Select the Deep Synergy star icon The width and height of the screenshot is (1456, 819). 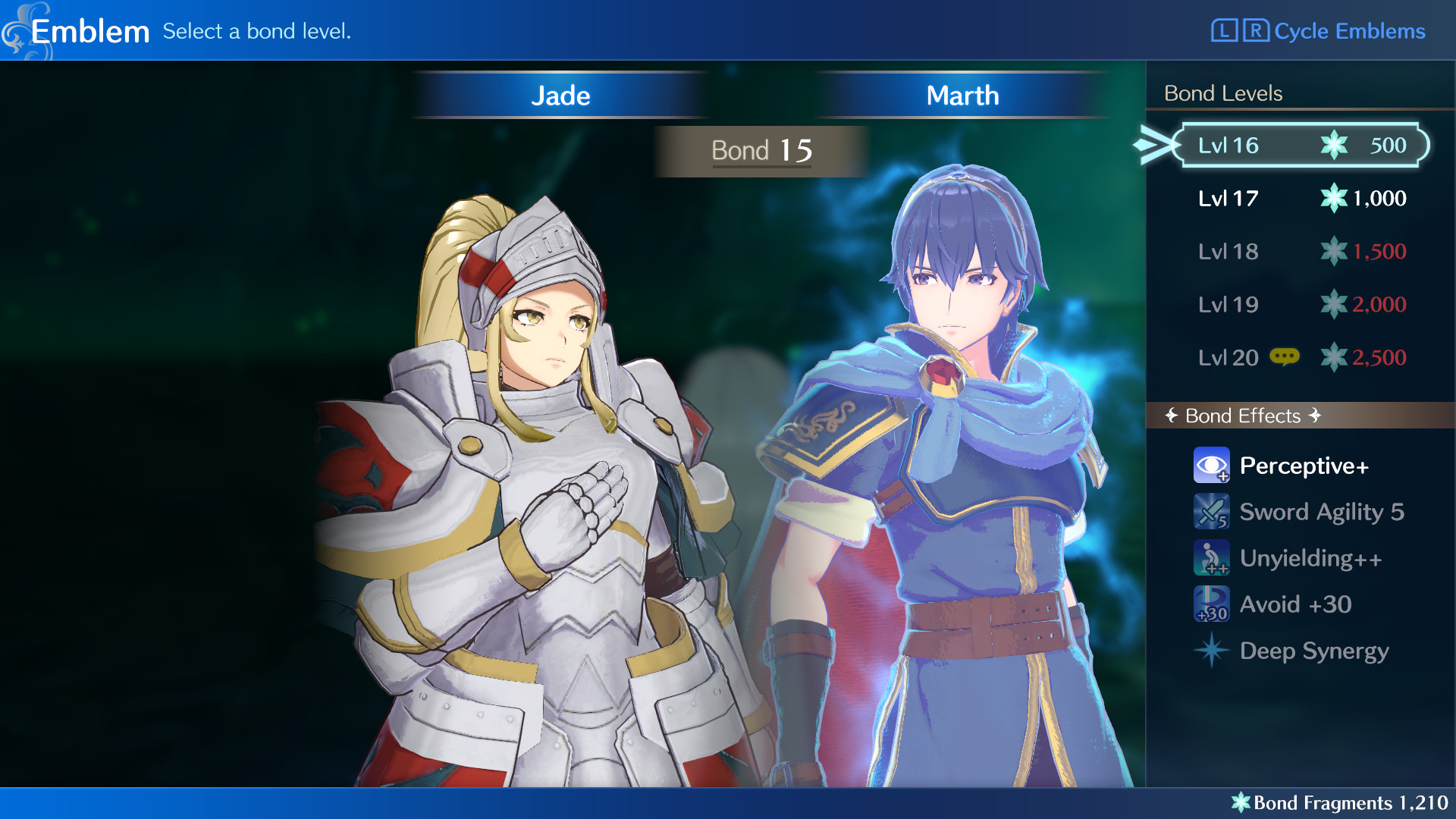[1211, 651]
